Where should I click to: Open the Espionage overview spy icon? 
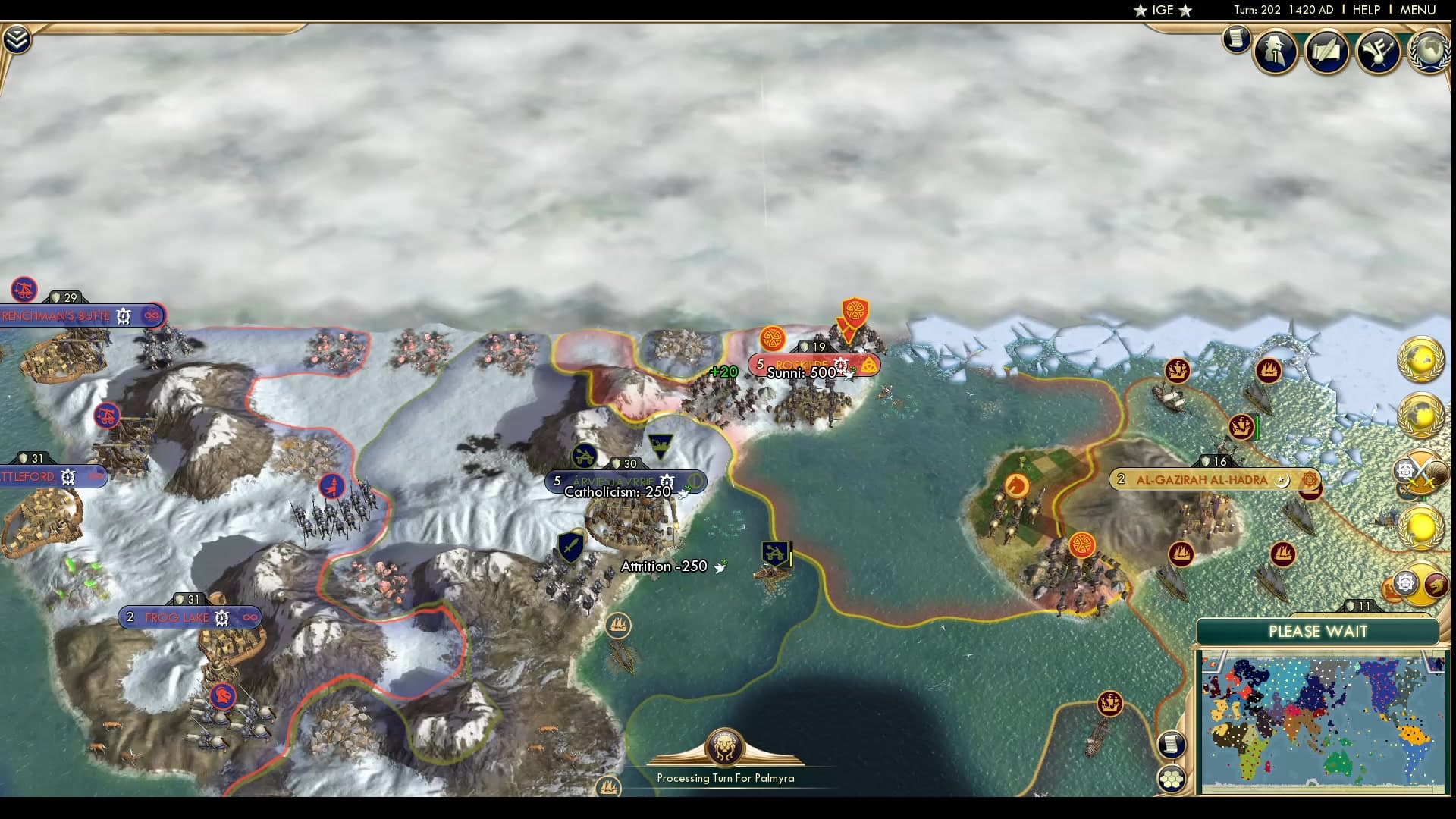(x=1275, y=51)
